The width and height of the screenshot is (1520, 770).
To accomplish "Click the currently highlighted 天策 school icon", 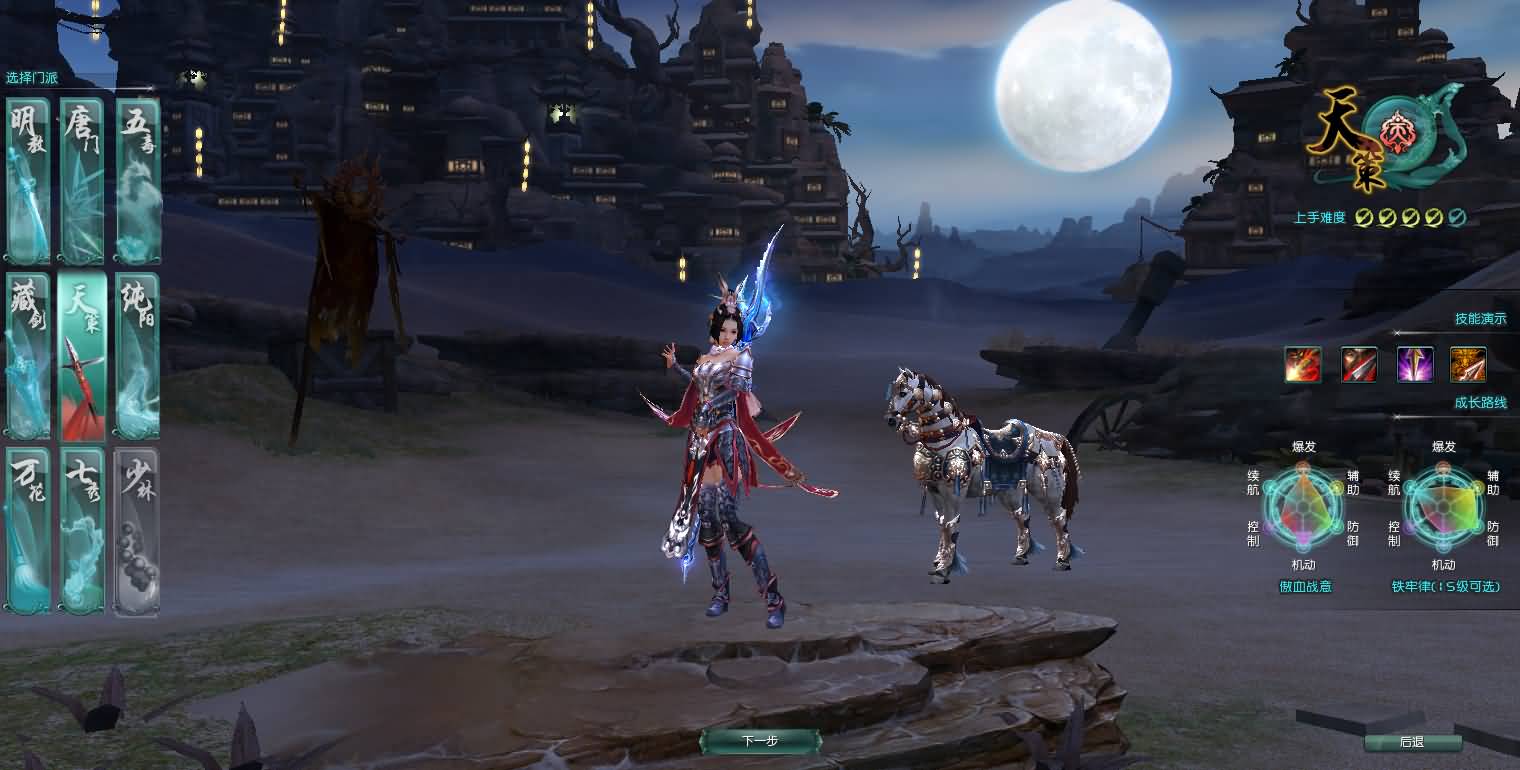I will coord(82,355).
